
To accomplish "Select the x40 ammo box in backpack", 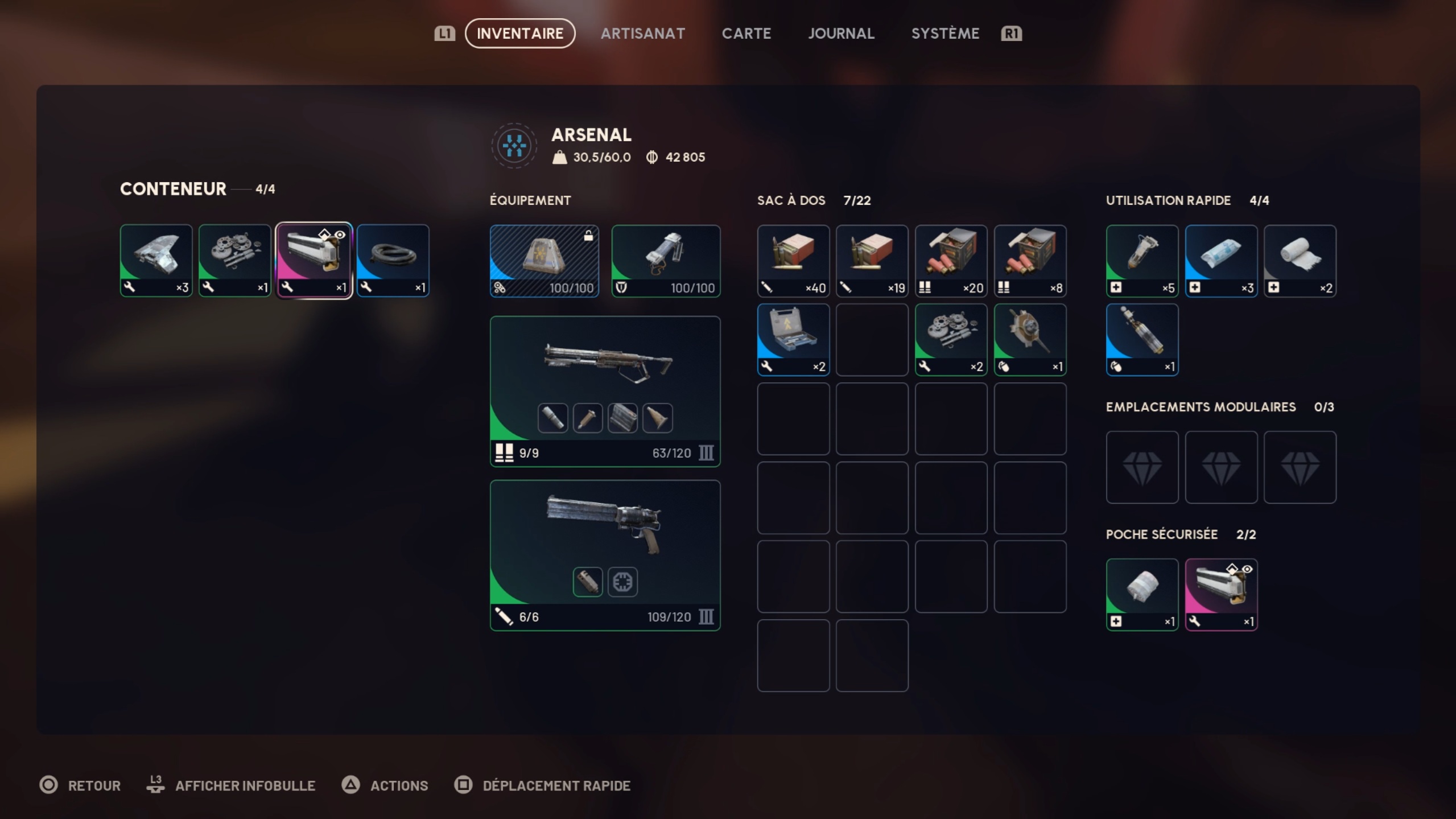I will [793, 260].
